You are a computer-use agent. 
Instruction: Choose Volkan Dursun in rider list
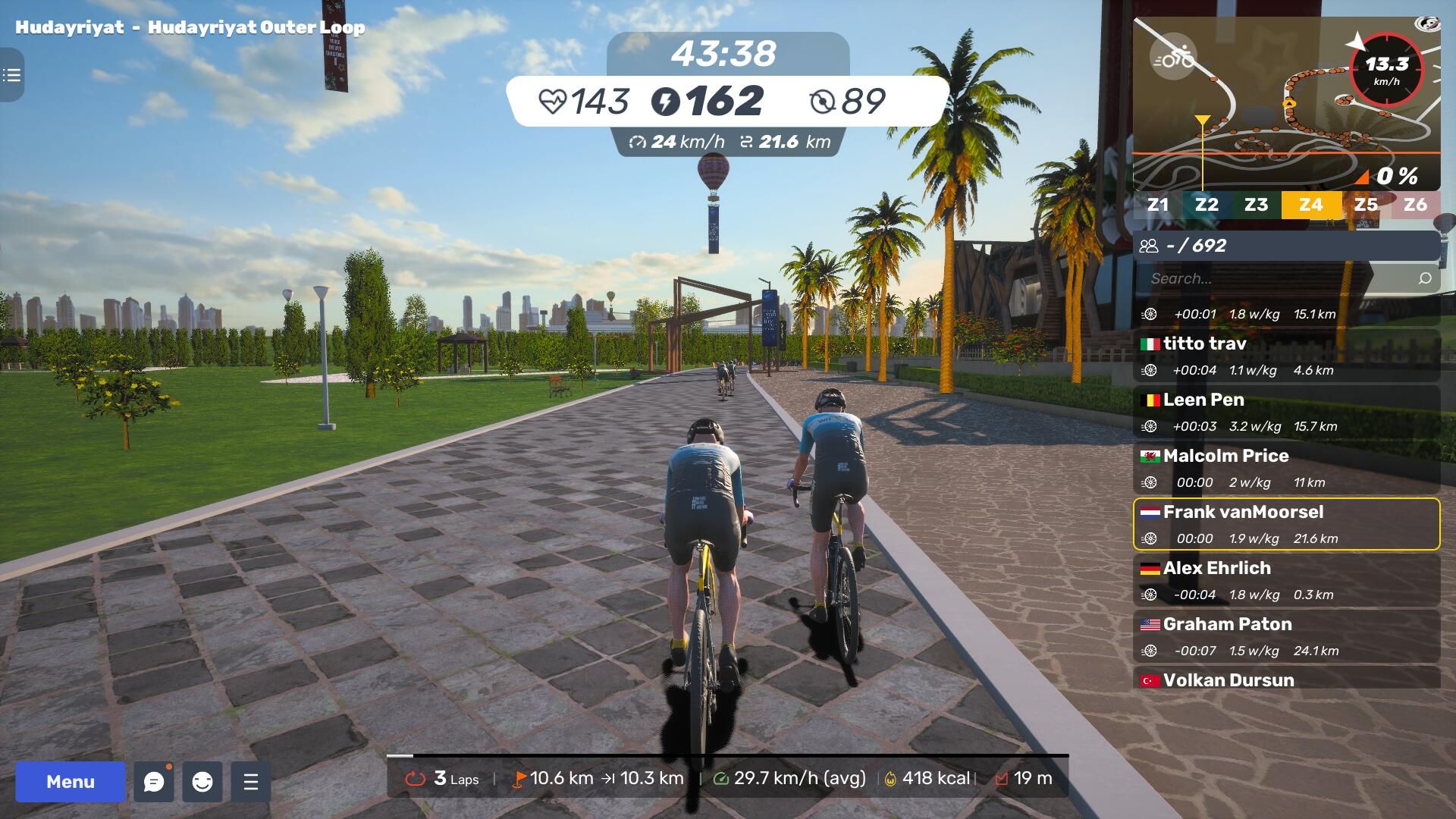1286,679
